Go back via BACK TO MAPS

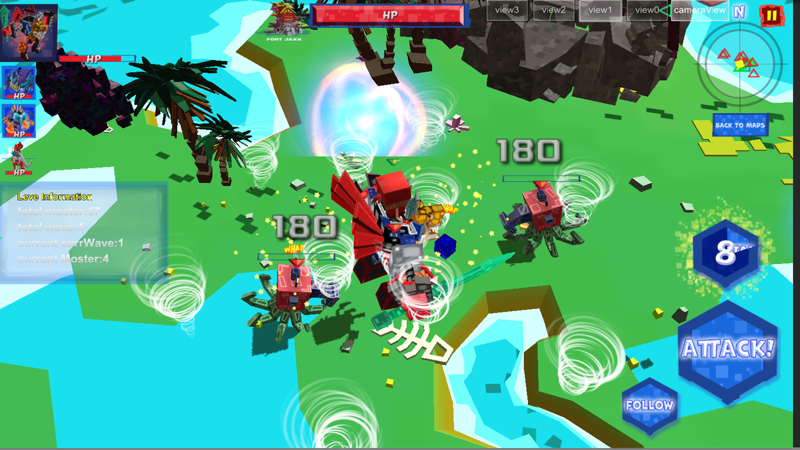(x=740, y=126)
